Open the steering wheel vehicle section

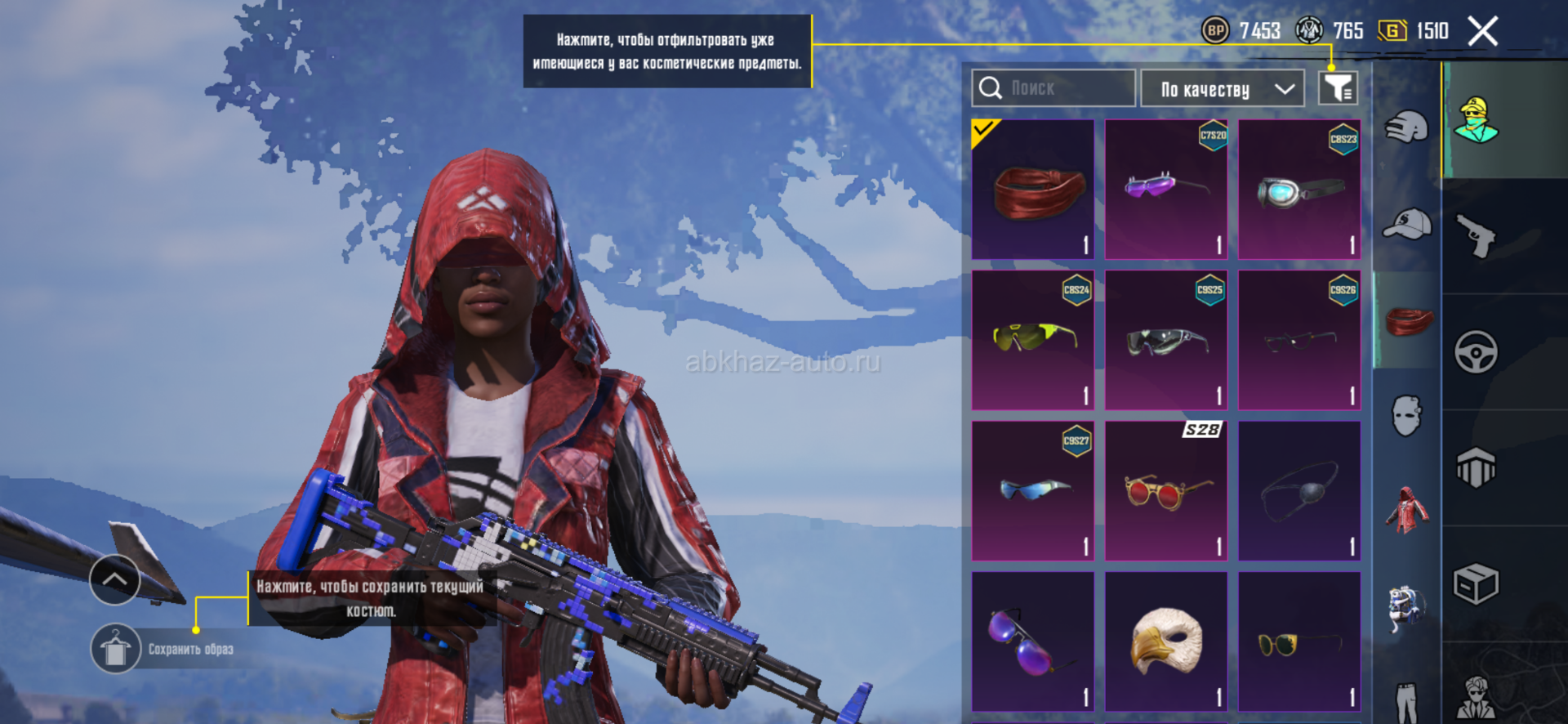pyautogui.click(x=1477, y=352)
